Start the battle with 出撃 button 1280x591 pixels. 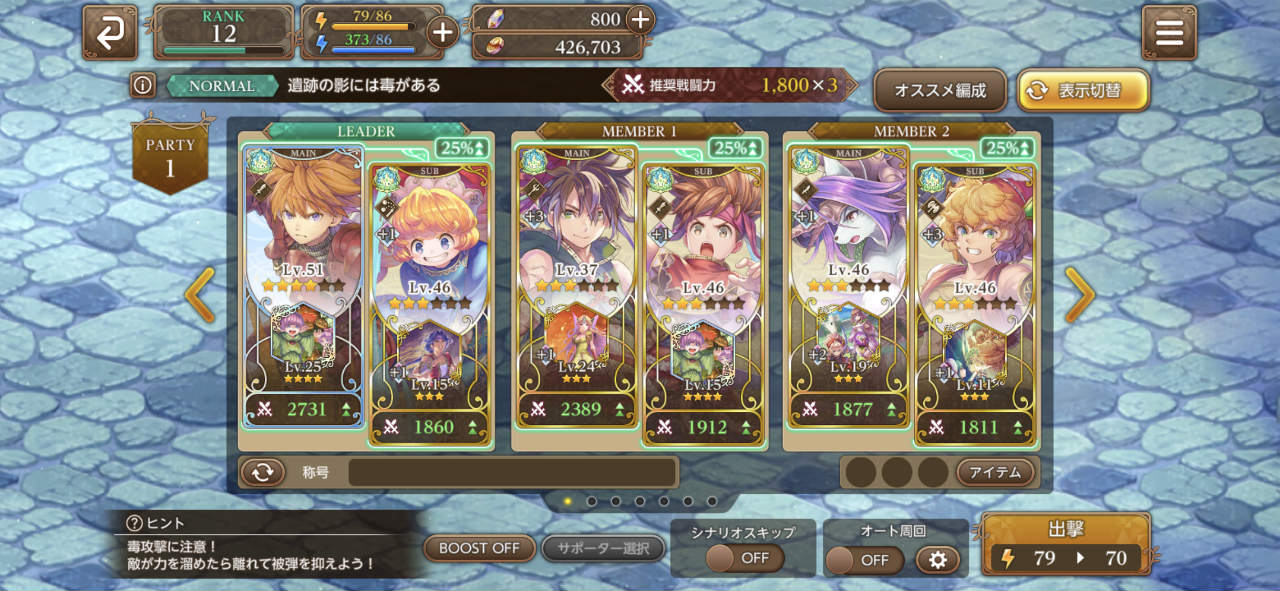point(1066,545)
